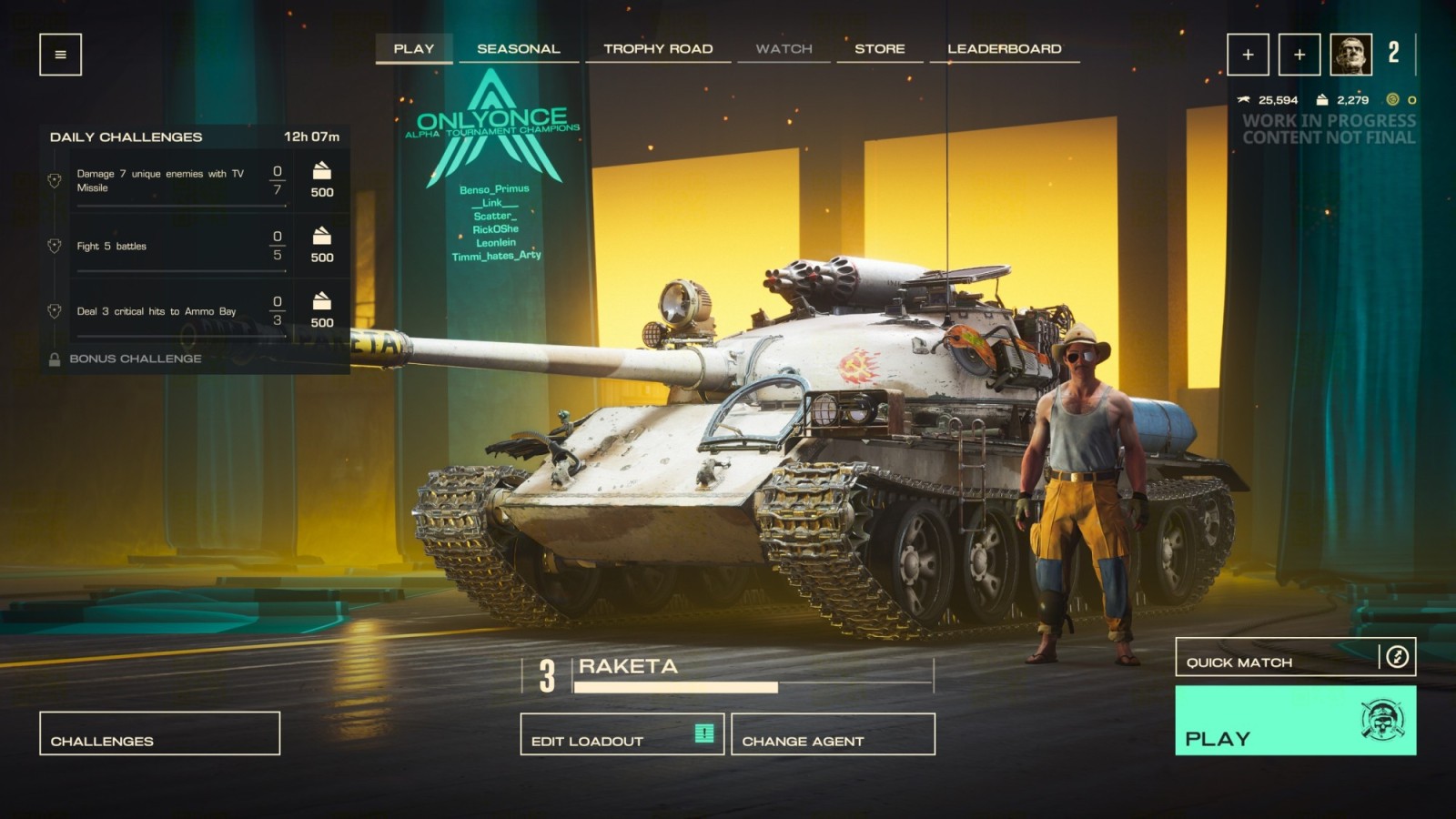Click the lock icon on Bonus Challenge
1456x819 pixels.
pyautogui.click(x=56, y=359)
